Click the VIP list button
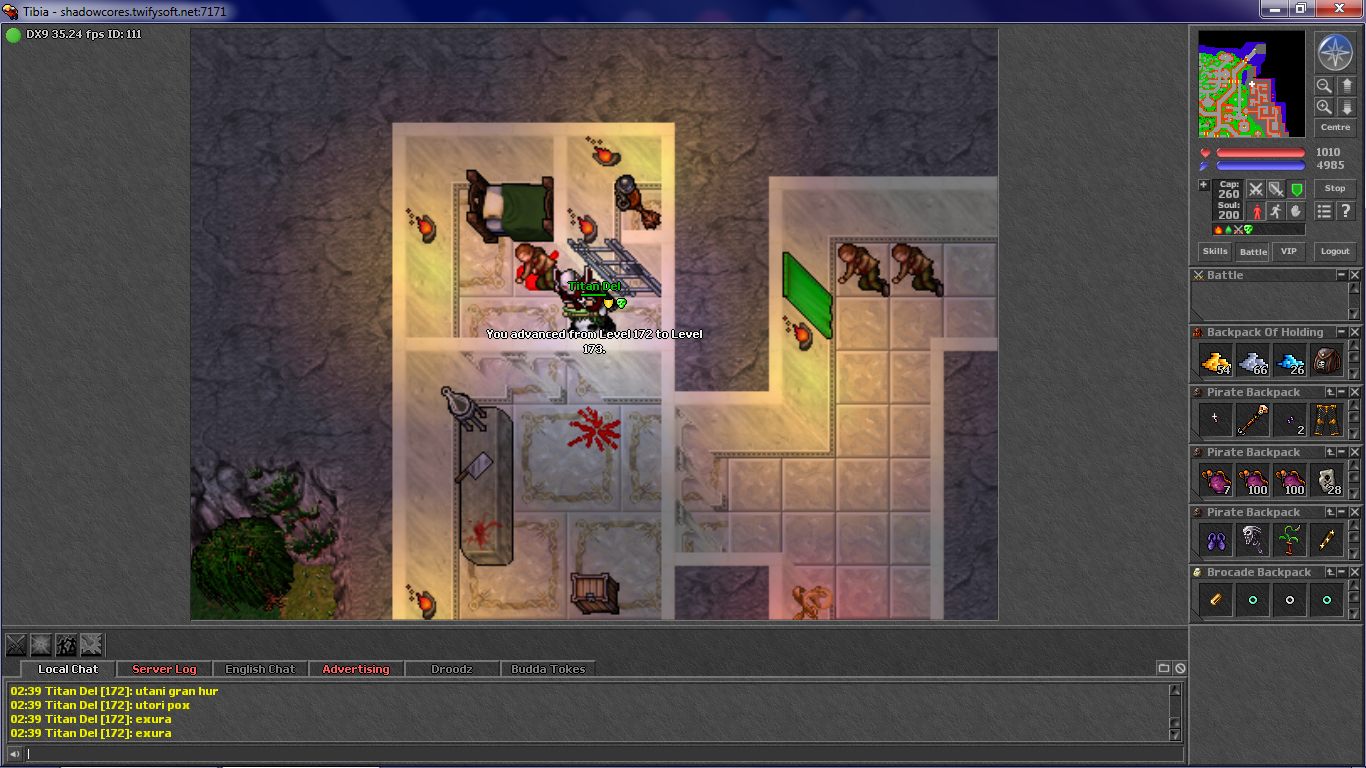Image resolution: width=1366 pixels, height=768 pixels. pyautogui.click(x=1289, y=252)
